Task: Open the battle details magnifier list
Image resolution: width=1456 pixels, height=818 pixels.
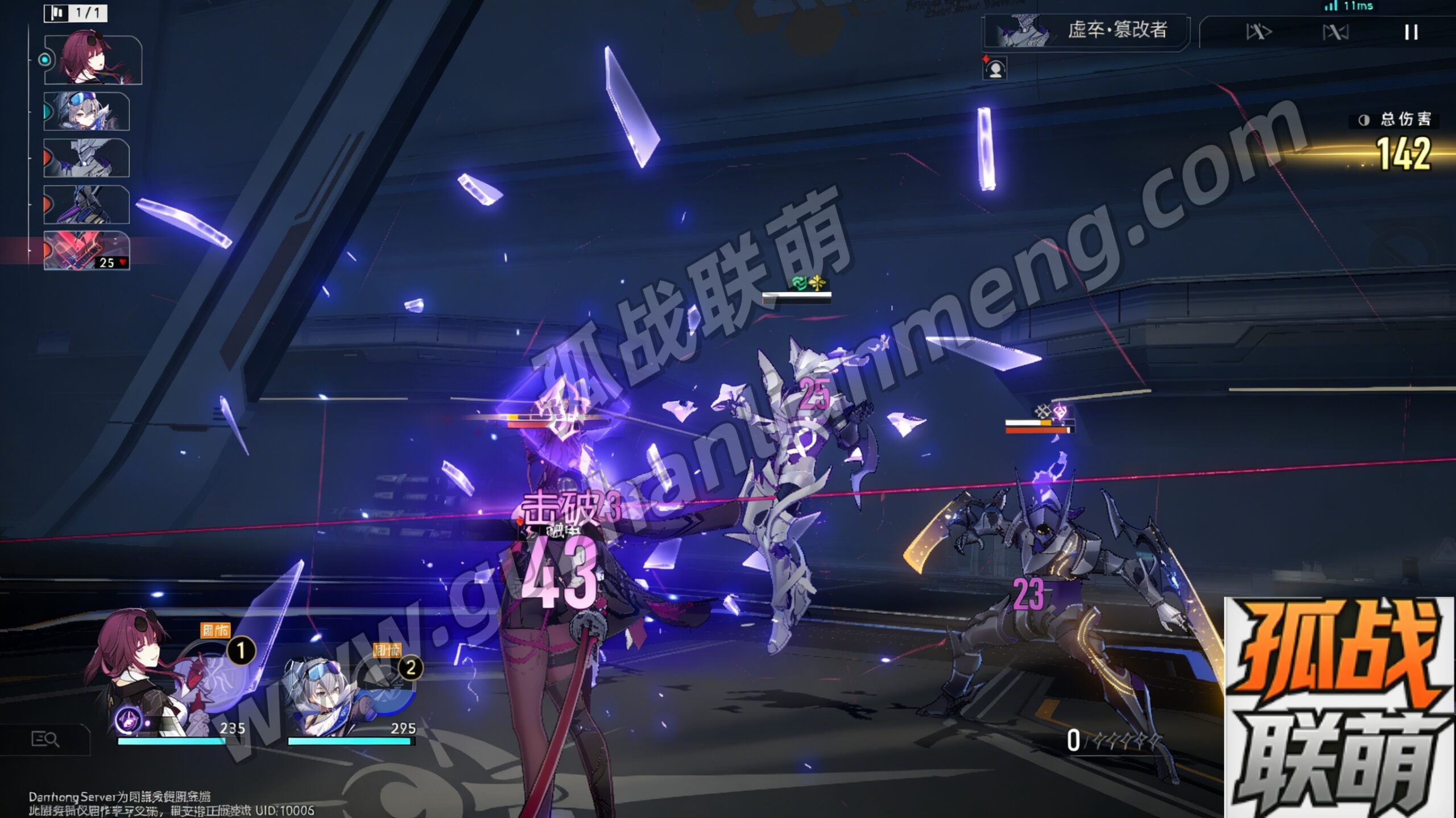Action: pyautogui.click(x=44, y=739)
